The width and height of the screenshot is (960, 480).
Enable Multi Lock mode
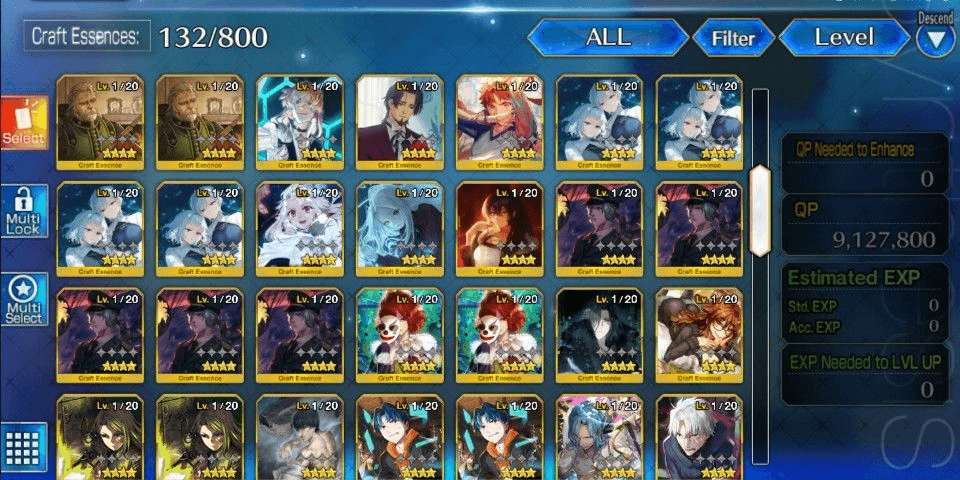click(x=23, y=212)
